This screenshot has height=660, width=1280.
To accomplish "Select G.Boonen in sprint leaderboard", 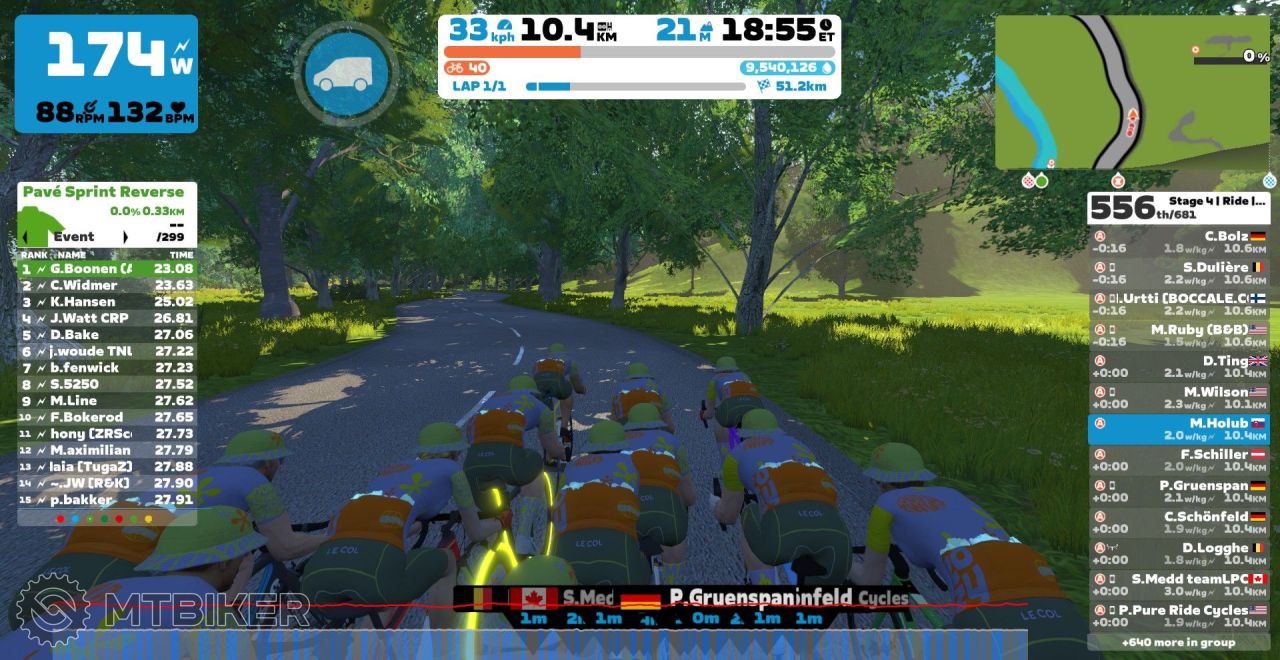I will tap(107, 269).
